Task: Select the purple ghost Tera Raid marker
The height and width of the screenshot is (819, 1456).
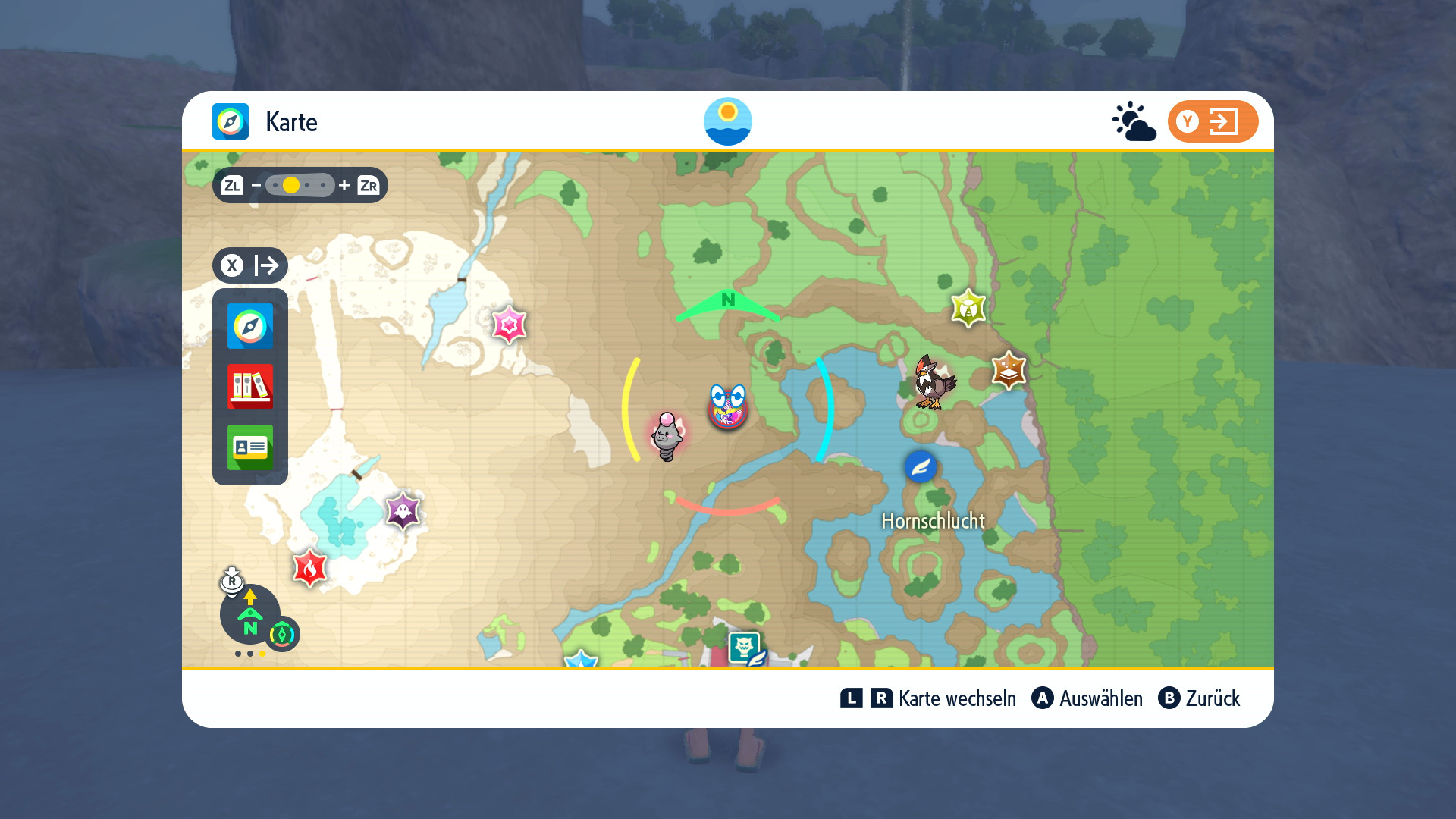Action: [x=403, y=510]
